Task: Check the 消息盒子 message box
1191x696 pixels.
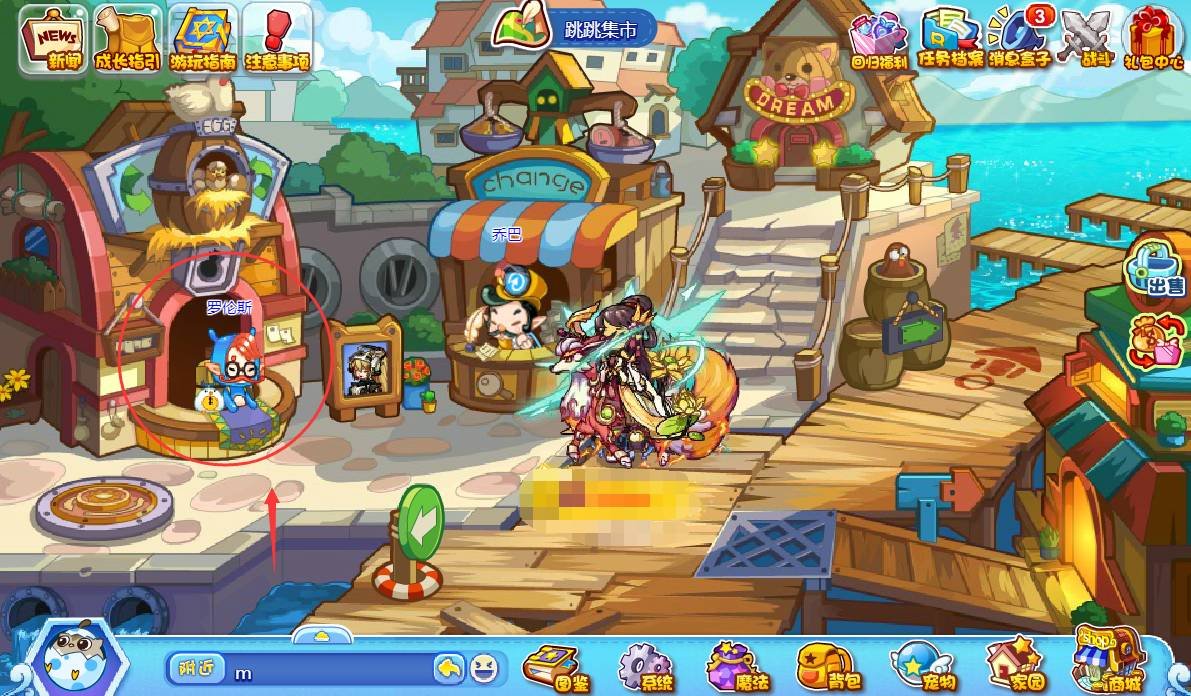Action: [1019, 40]
